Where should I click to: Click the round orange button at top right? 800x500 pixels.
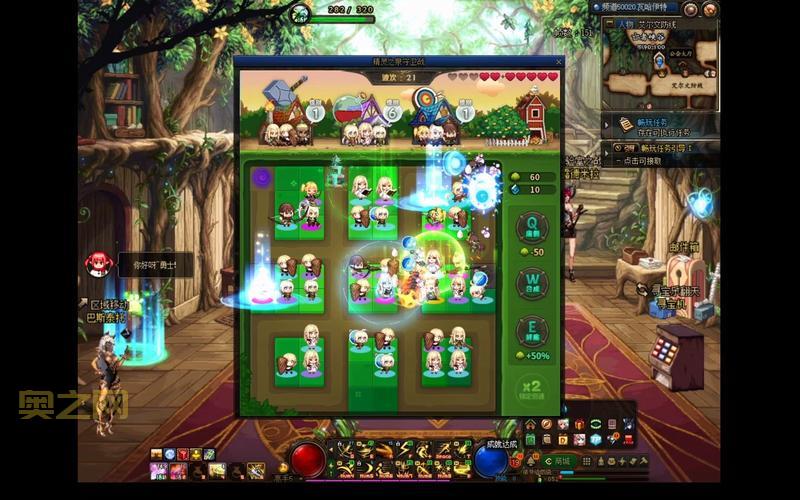(708, 8)
